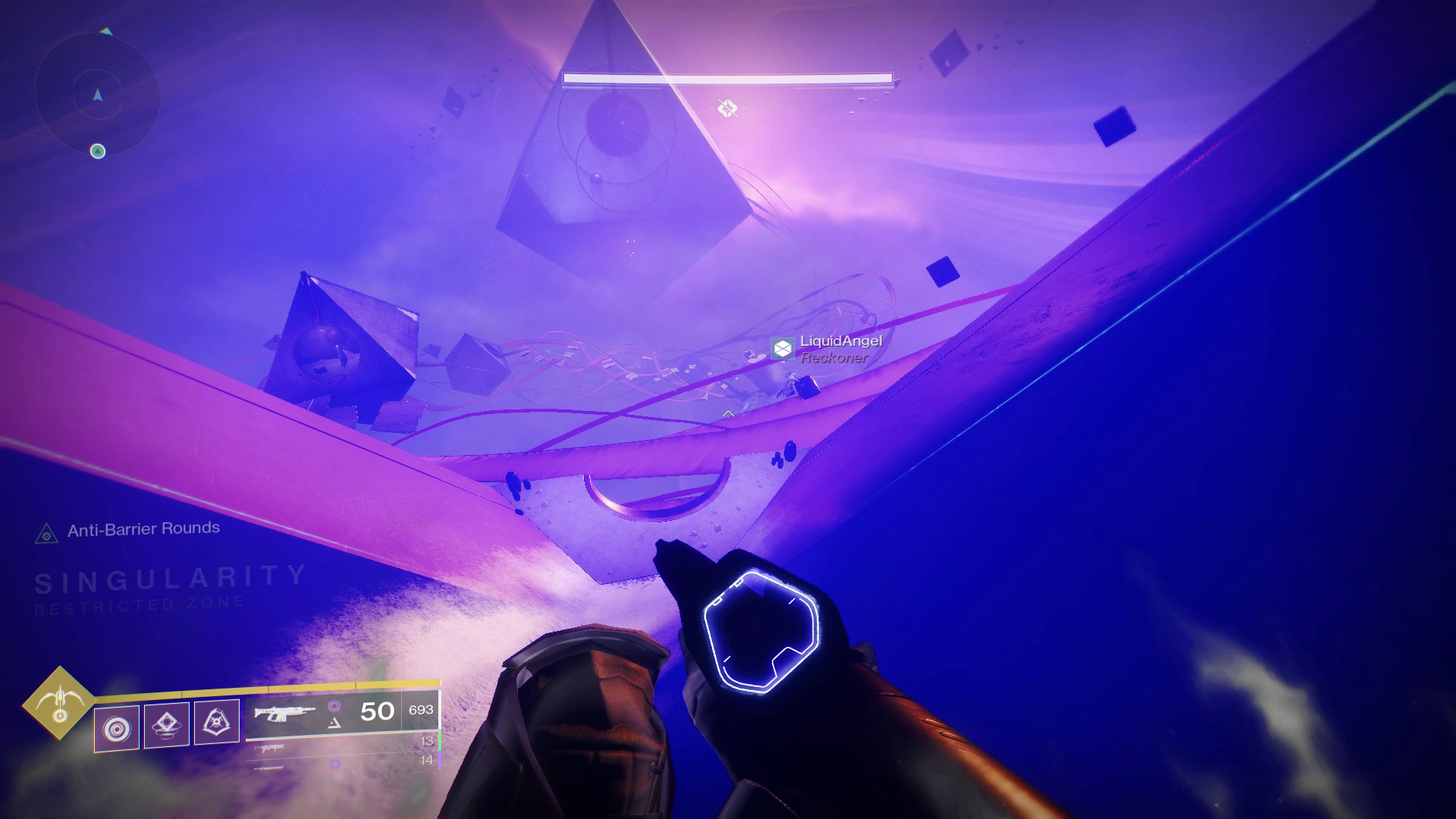Click the purple special ammo icon

point(334,706)
